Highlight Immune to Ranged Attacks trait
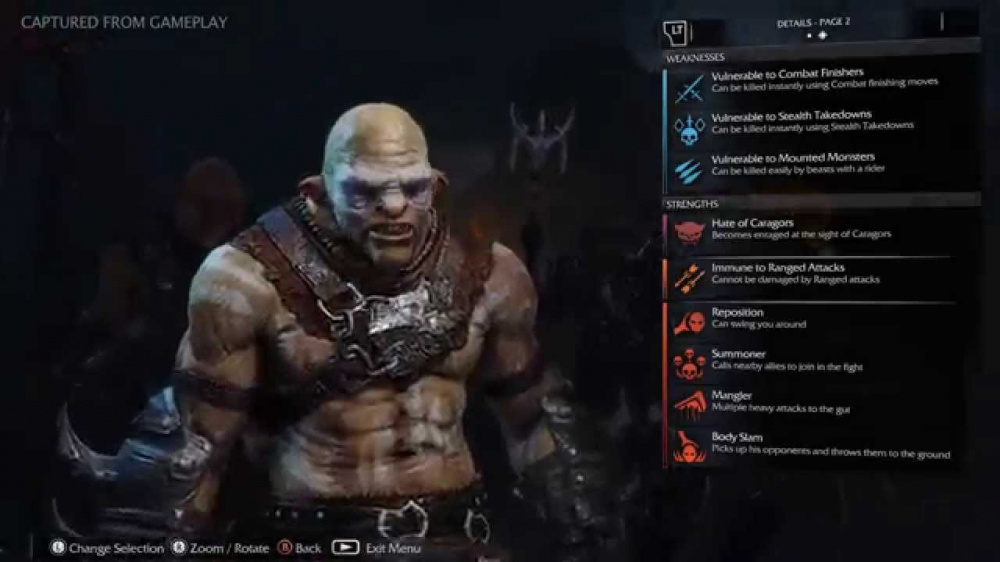1000x562 pixels. click(x=810, y=274)
